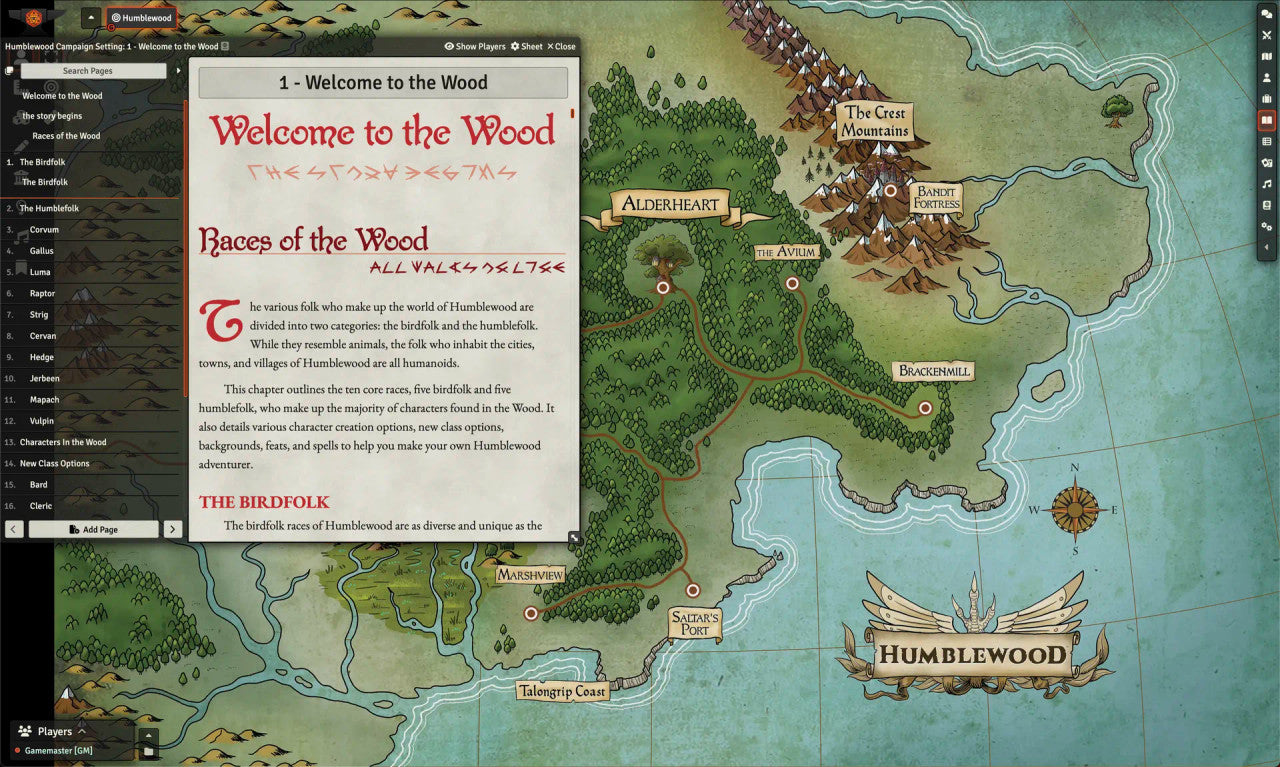Open the actors directory person icon
This screenshot has height=767, width=1280.
pos(1267,78)
